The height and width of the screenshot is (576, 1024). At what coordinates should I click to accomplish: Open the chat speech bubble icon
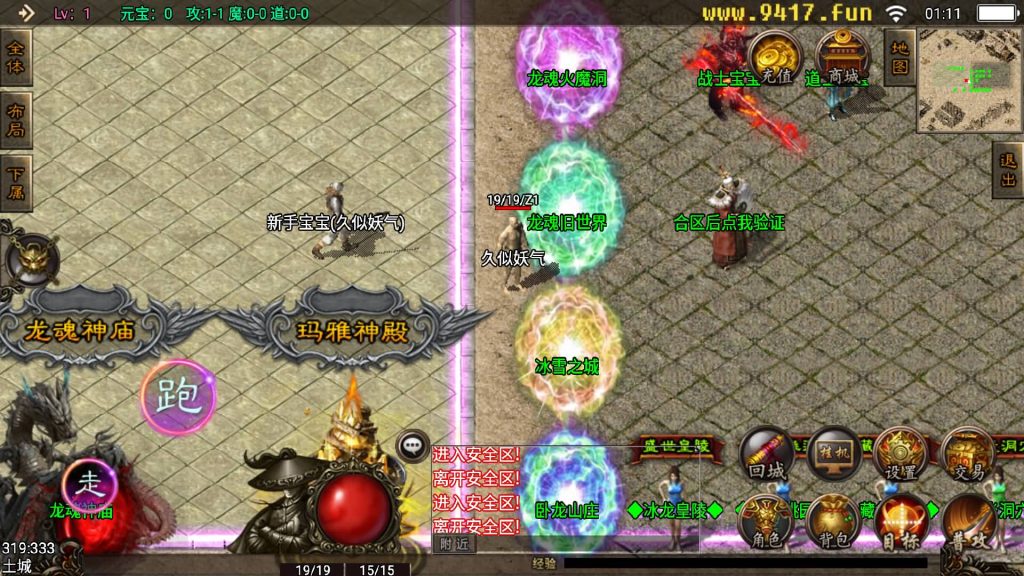click(412, 446)
